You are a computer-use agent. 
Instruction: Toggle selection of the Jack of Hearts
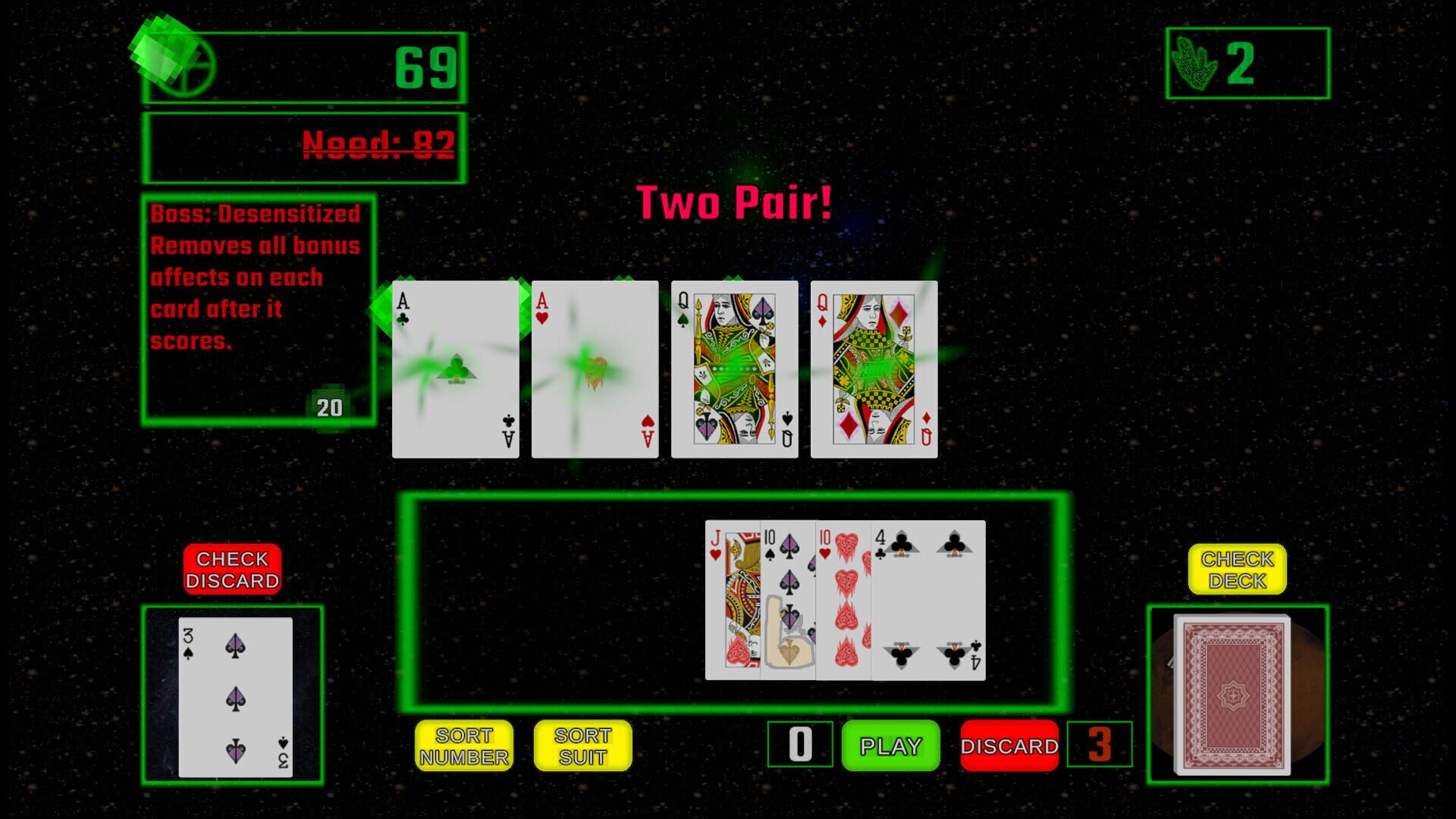click(732, 599)
